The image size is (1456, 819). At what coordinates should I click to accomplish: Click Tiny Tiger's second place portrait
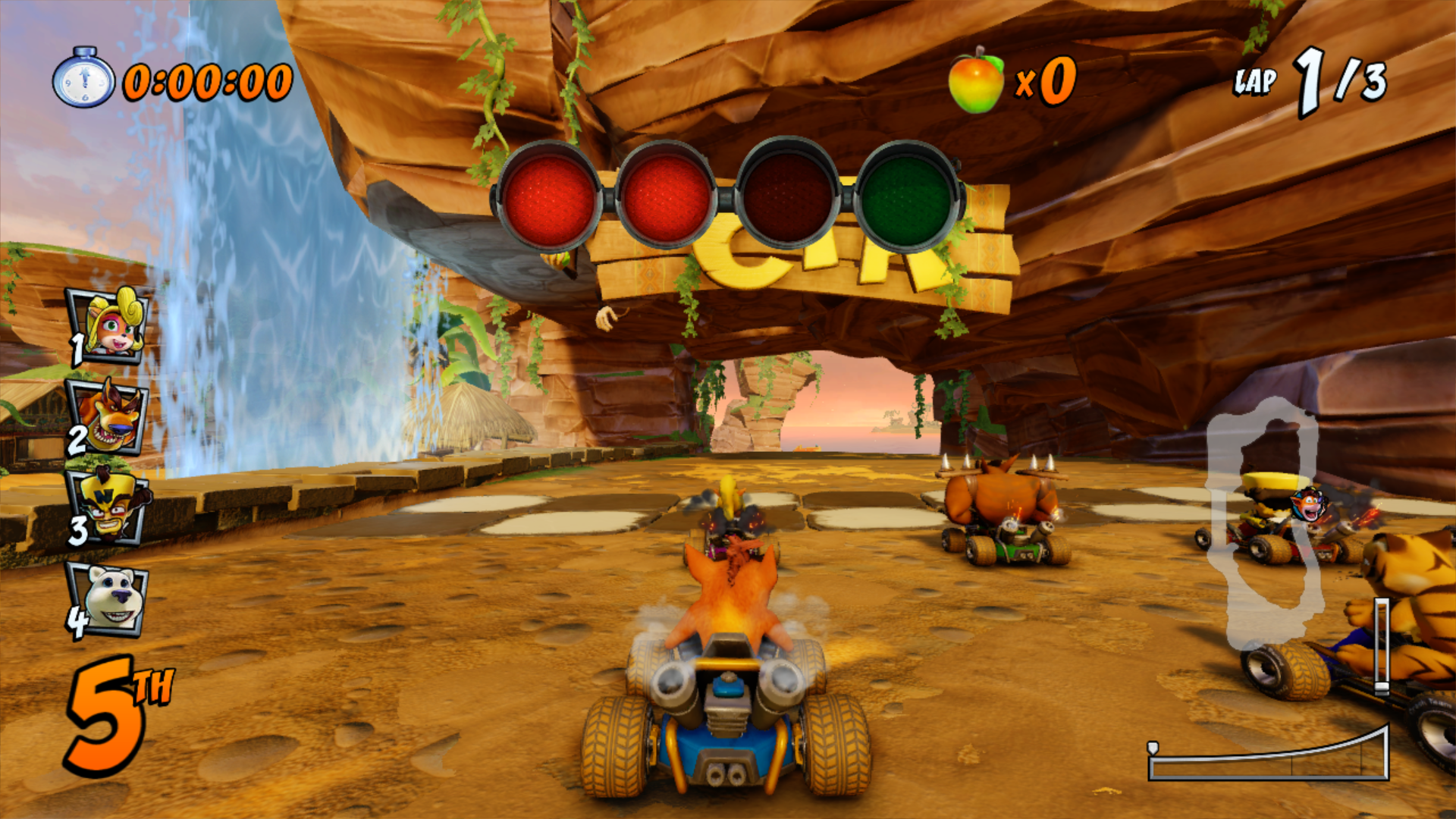coord(108,417)
